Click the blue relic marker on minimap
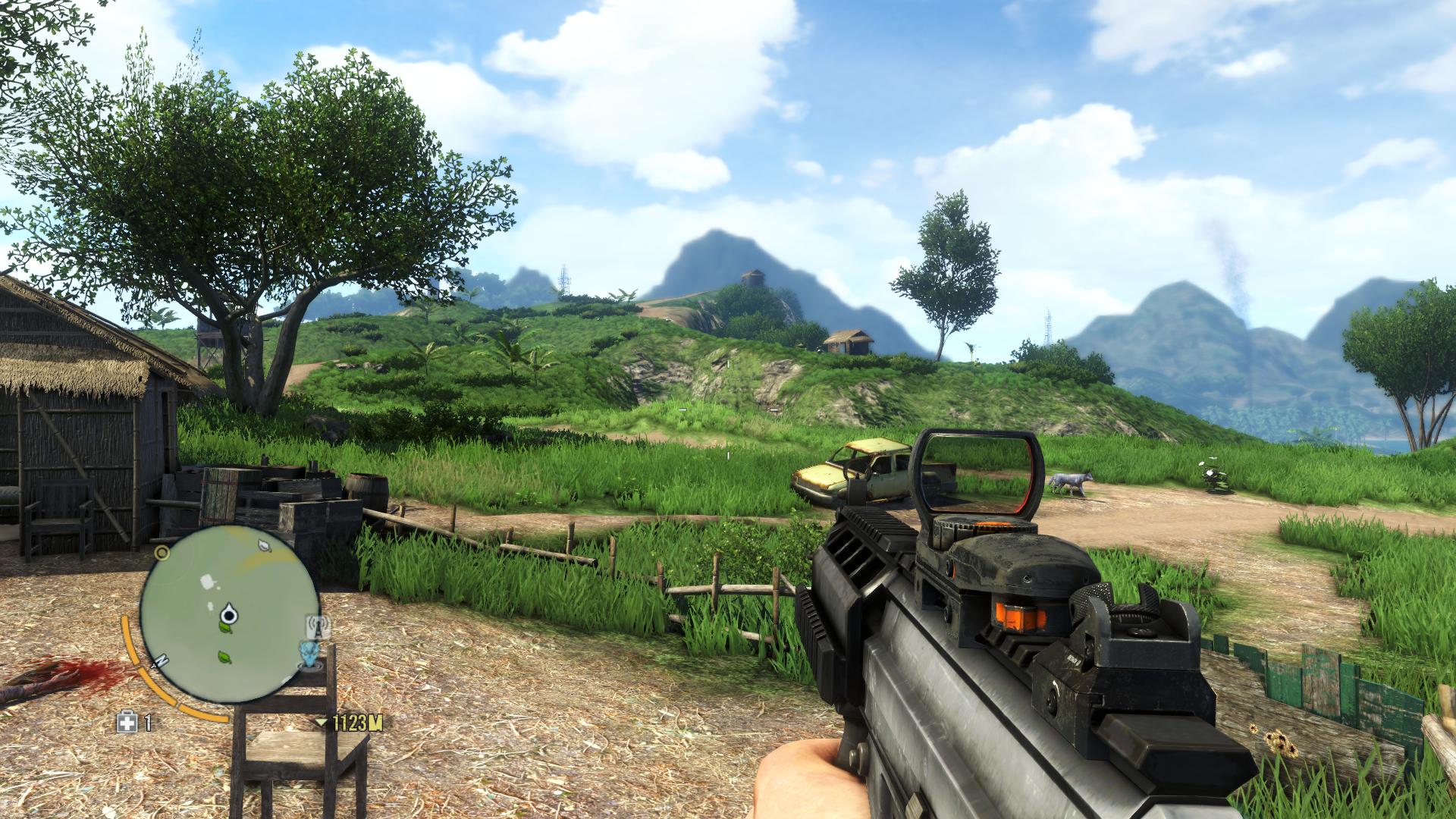 pos(309,654)
